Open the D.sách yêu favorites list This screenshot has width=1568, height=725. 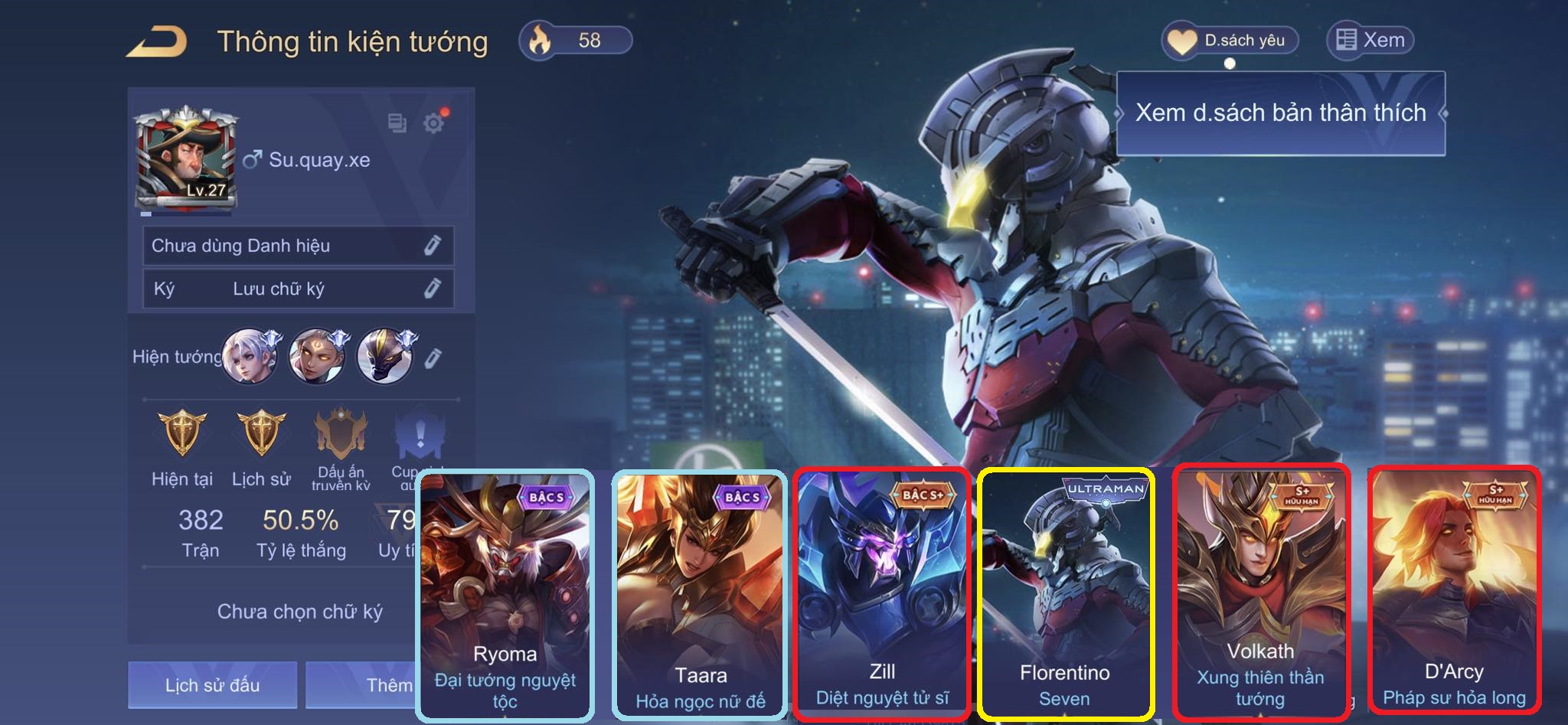pyautogui.click(x=1230, y=41)
